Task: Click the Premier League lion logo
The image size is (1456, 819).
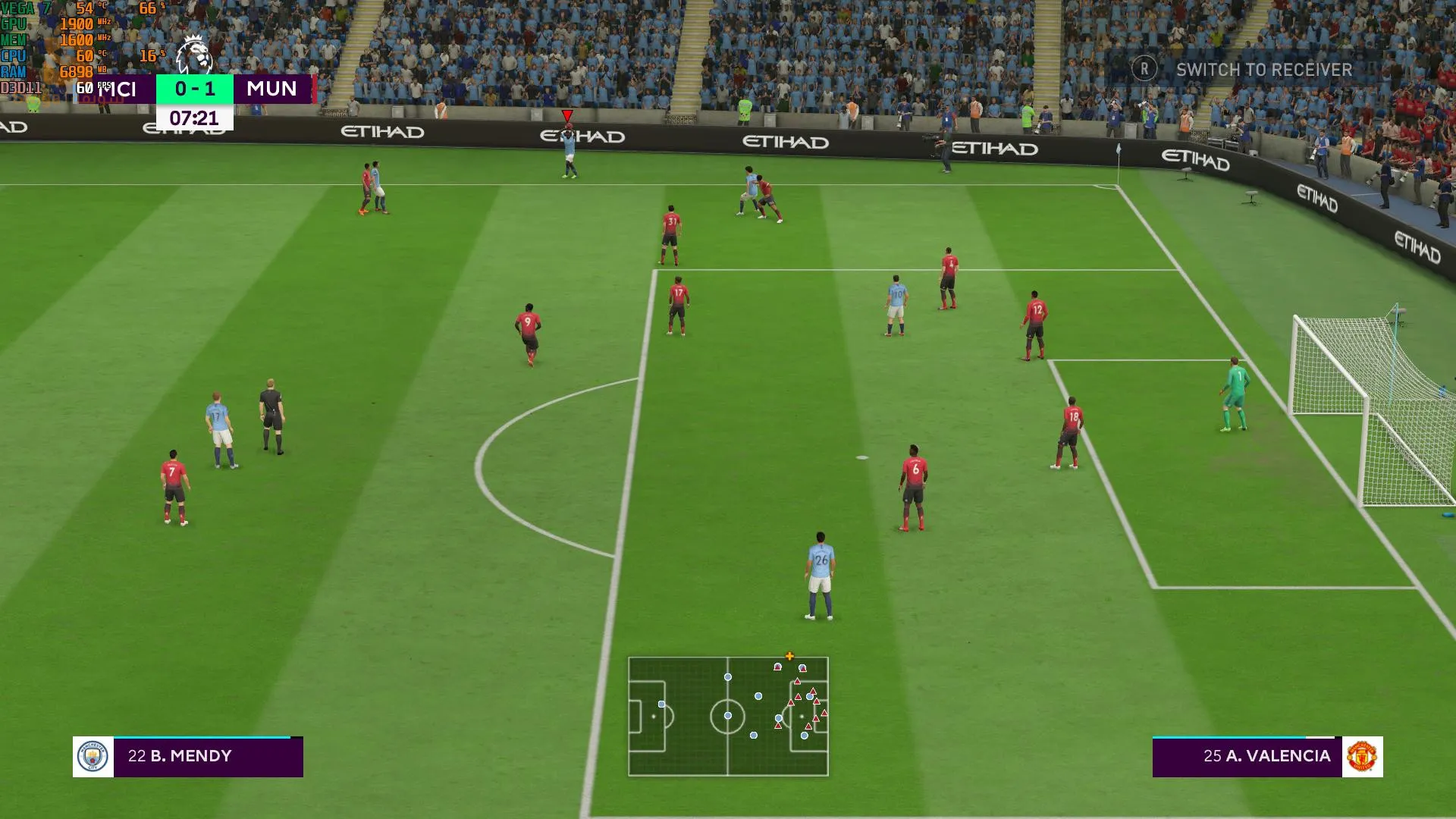Action: tap(193, 55)
